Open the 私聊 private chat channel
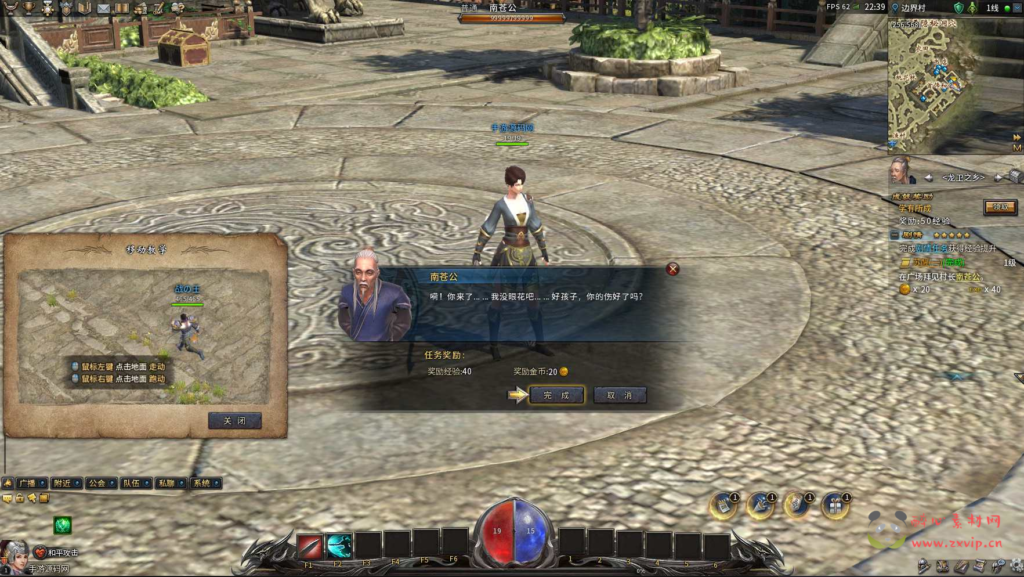 coord(164,483)
